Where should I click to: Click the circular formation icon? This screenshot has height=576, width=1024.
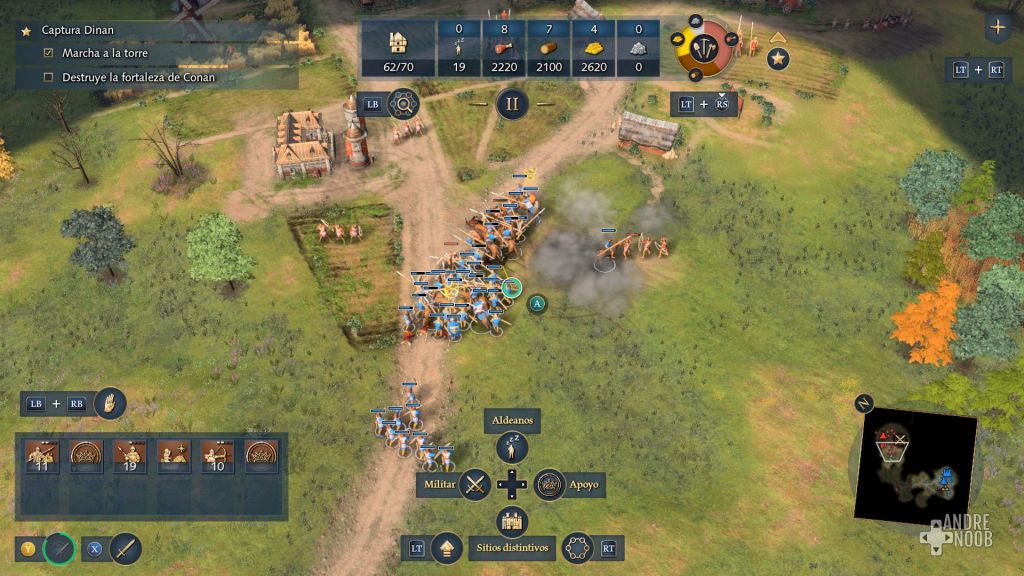(x=577, y=548)
